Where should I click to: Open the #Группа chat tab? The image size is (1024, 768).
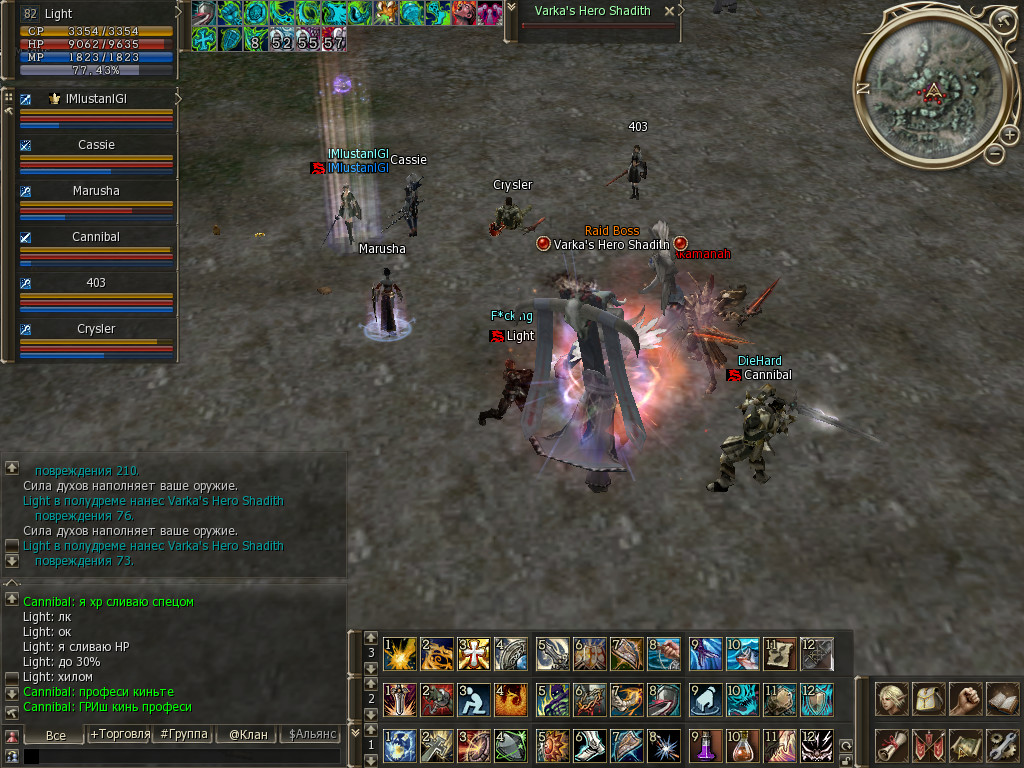tap(183, 734)
